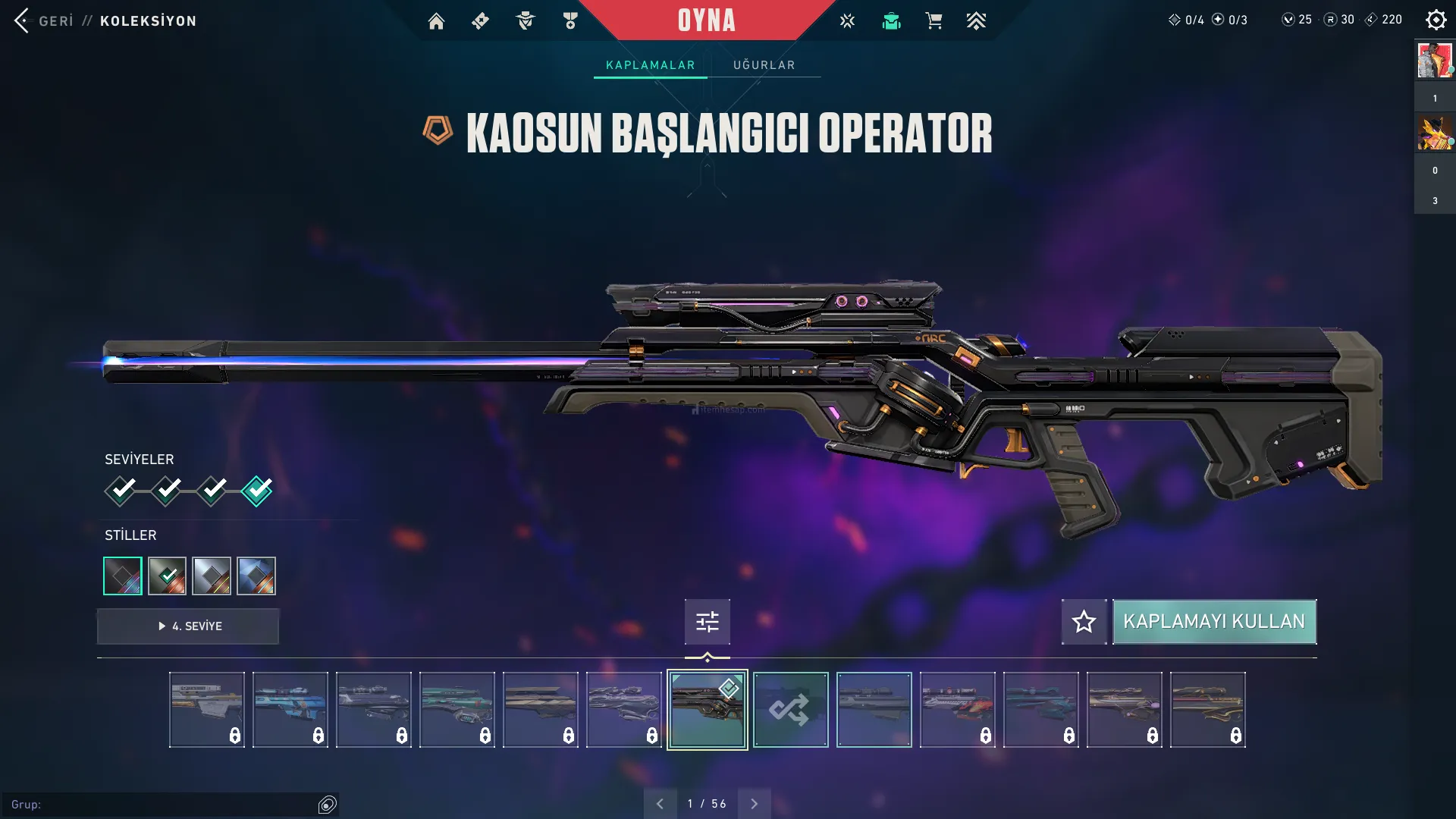Select the blue fourth style variant

pyautogui.click(x=256, y=576)
